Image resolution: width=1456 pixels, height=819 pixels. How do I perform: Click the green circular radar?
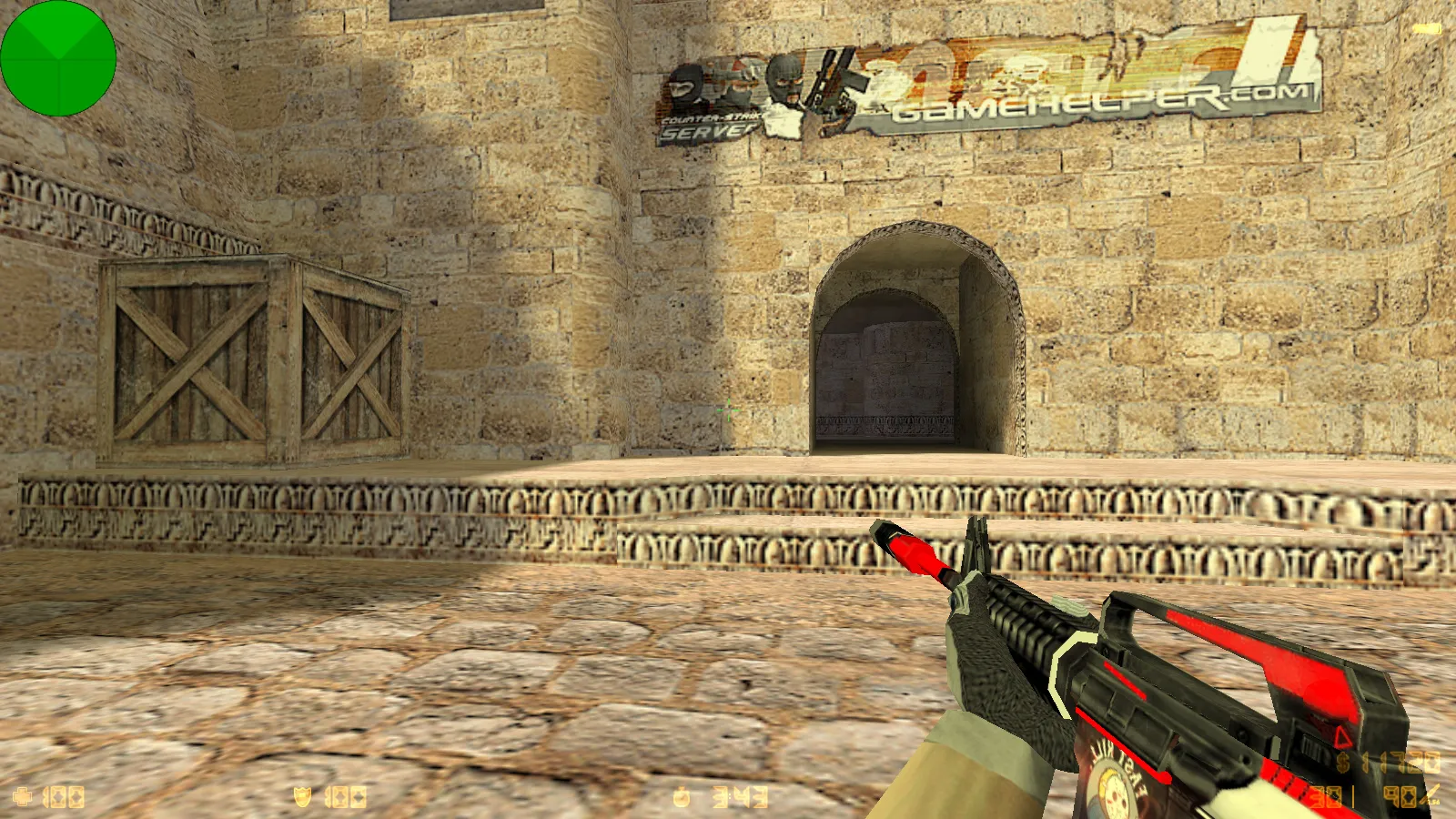point(58,58)
